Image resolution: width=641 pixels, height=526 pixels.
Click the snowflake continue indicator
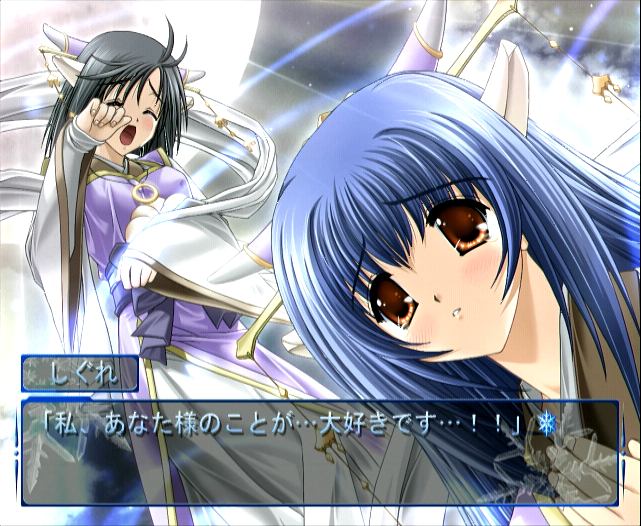click(546, 424)
